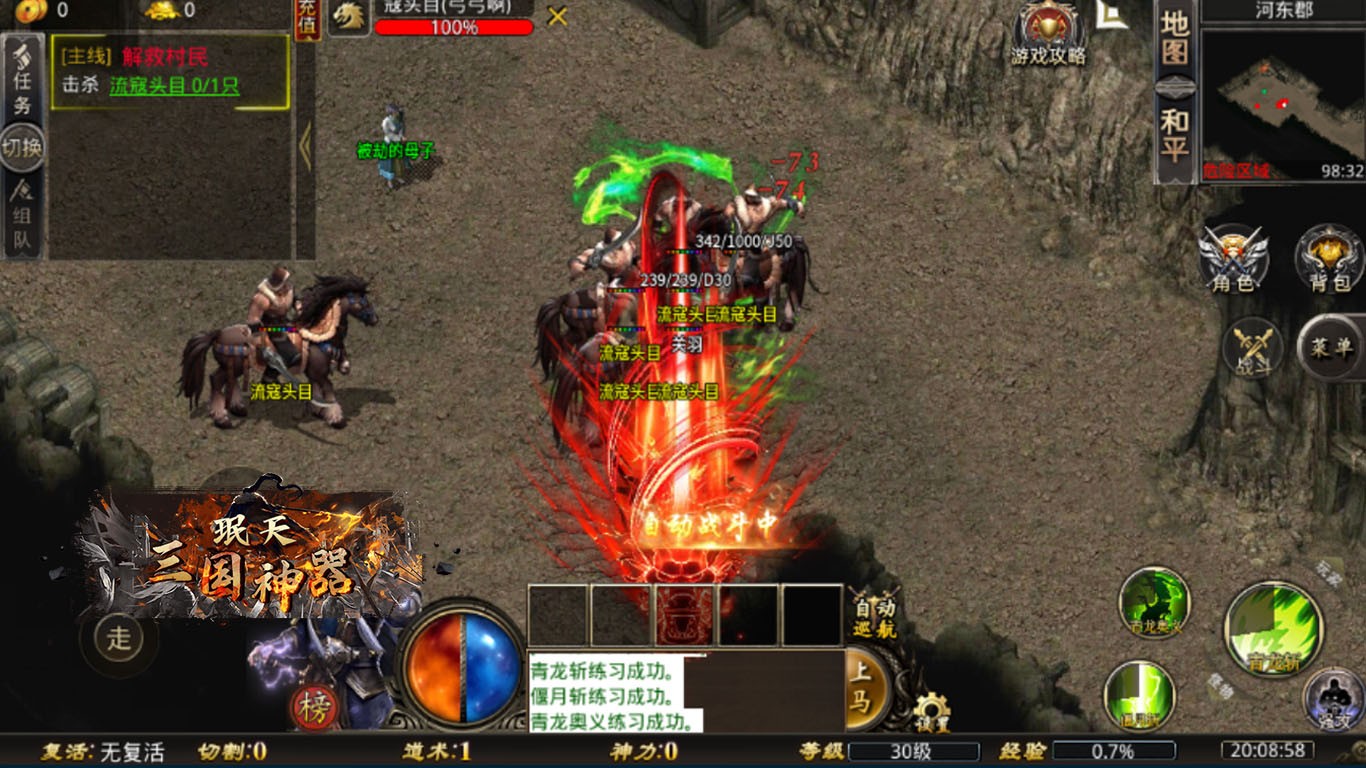Open the 菜单 menu button

[x=1331, y=347]
